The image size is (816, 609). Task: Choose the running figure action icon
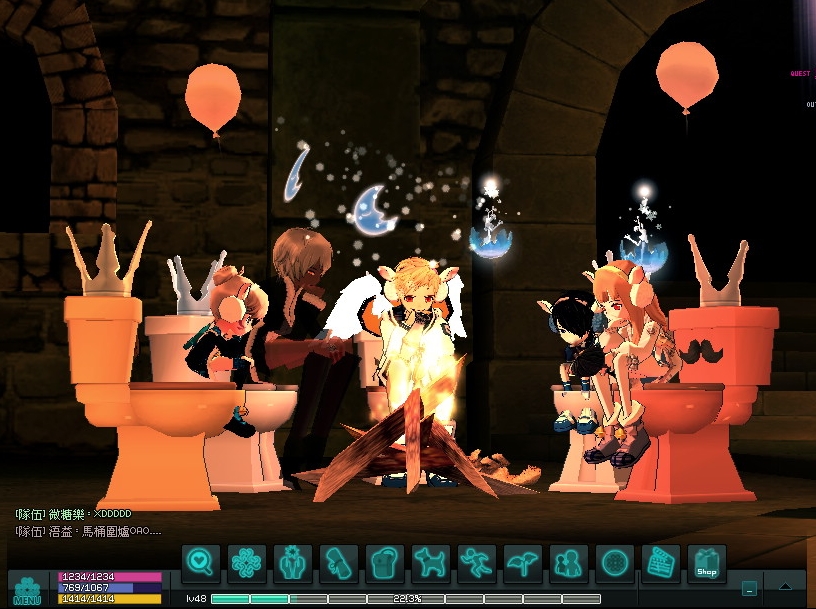(477, 564)
